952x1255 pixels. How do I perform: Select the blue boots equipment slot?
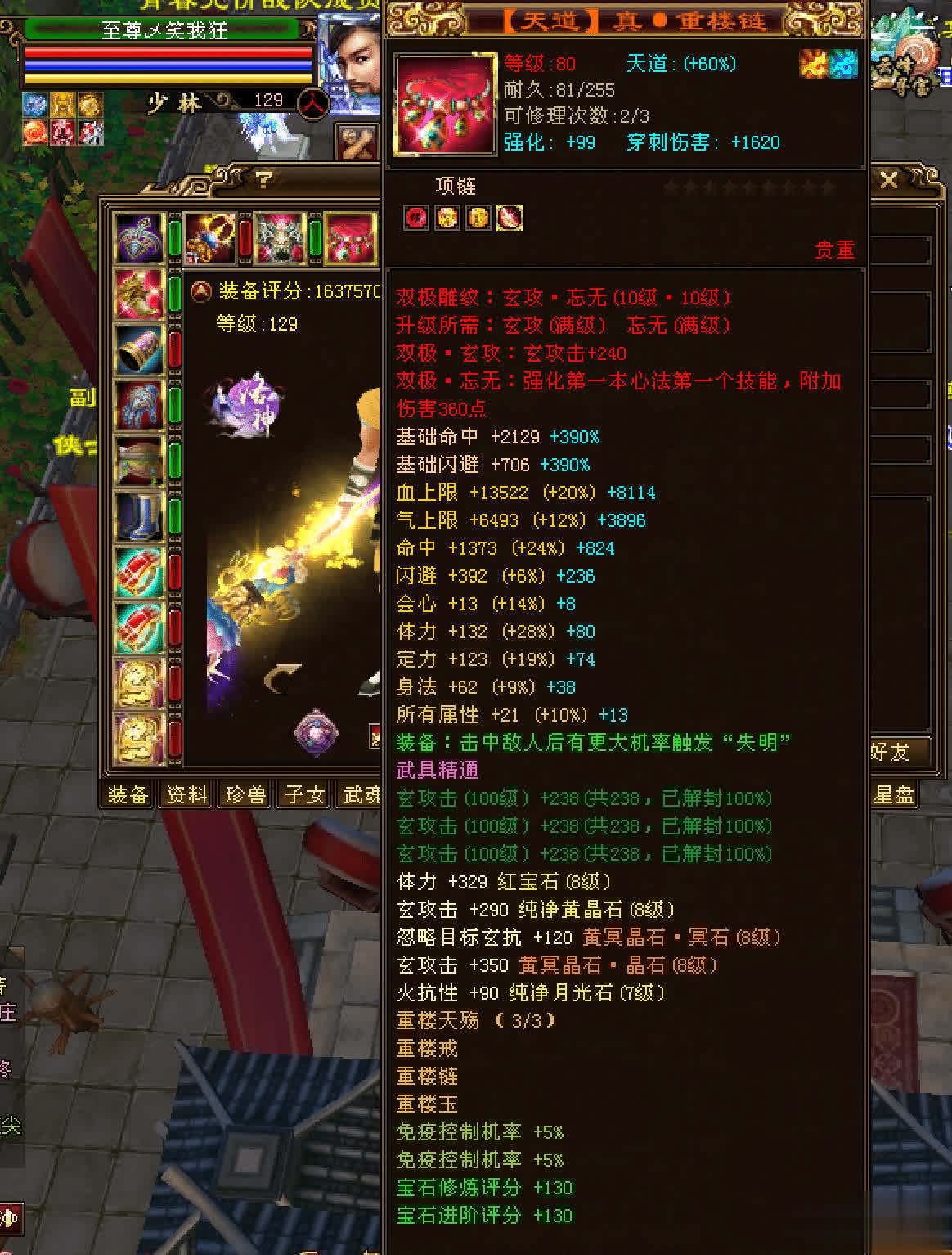(x=139, y=517)
